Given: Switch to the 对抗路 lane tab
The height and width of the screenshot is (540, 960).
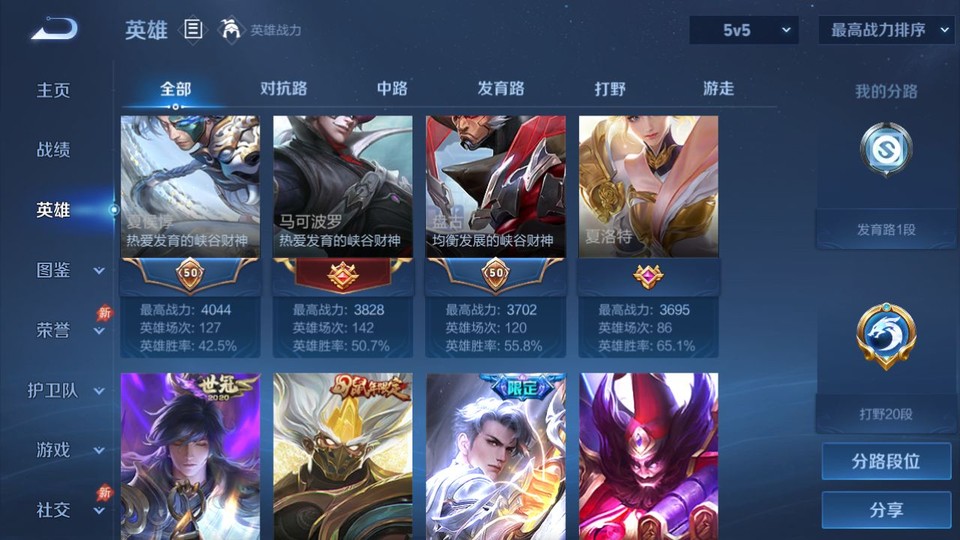Looking at the screenshot, I should 283,89.
